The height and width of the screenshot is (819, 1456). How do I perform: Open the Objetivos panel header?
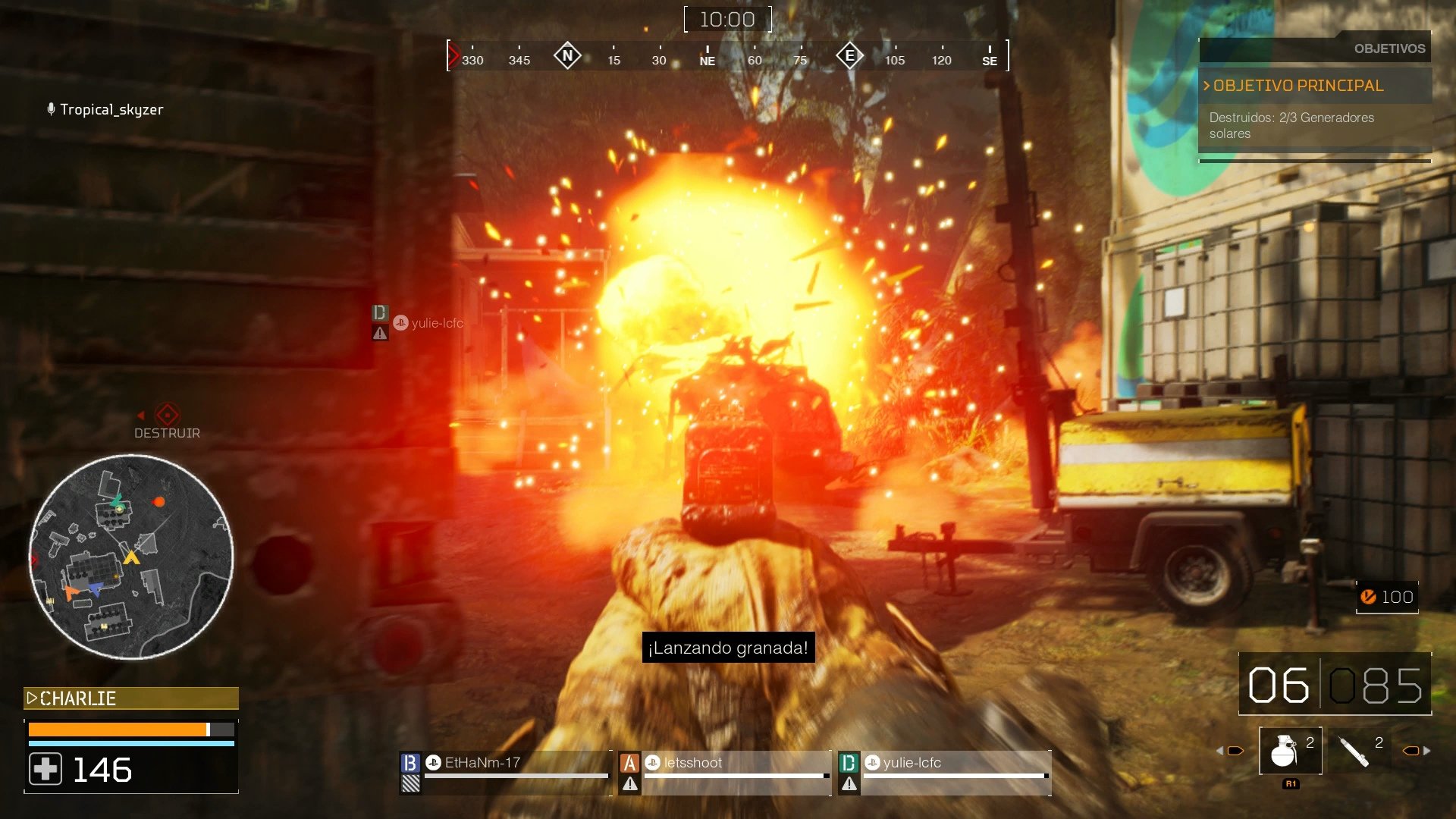point(1389,49)
